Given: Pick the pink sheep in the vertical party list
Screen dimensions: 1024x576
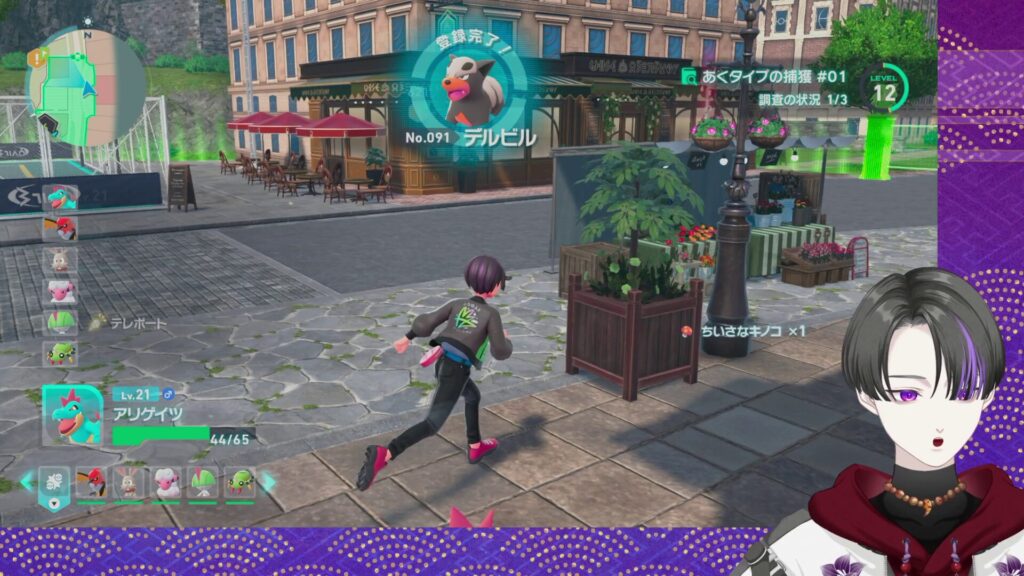Looking at the screenshot, I should [61, 291].
